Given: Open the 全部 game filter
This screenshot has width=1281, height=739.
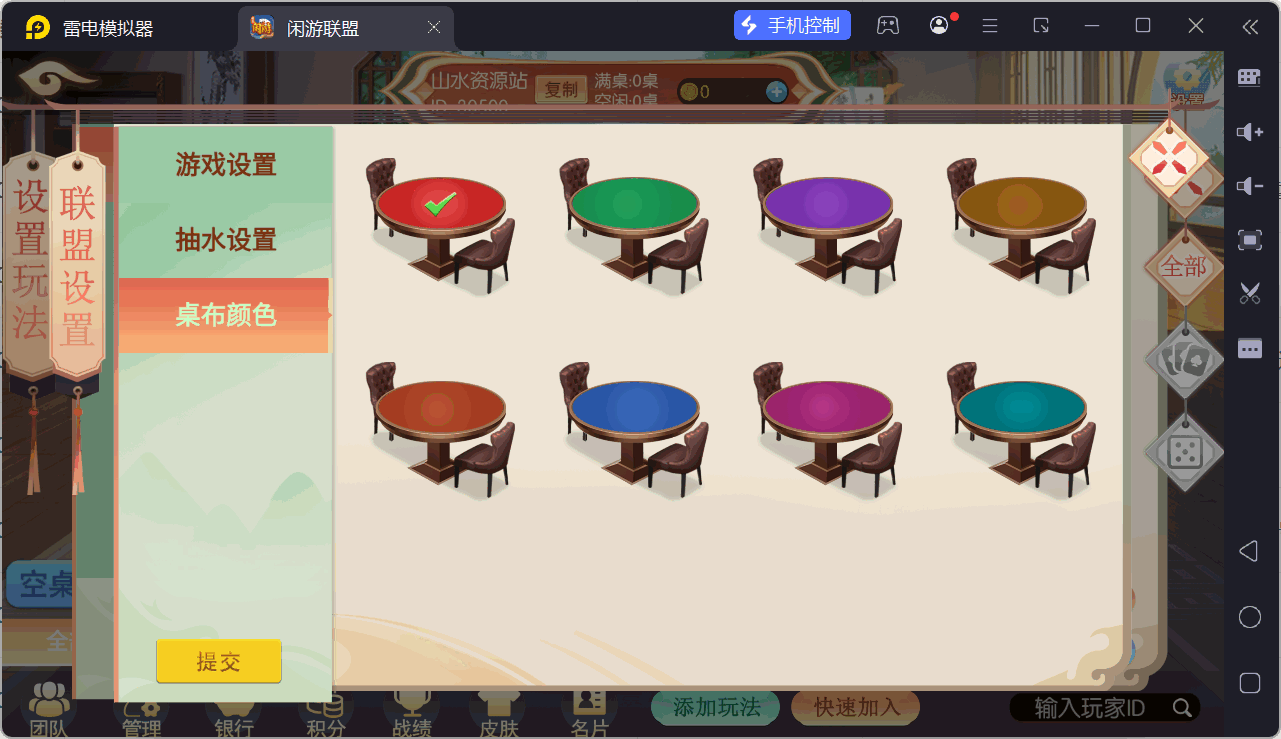Looking at the screenshot, I should [x=1184, y=267].
